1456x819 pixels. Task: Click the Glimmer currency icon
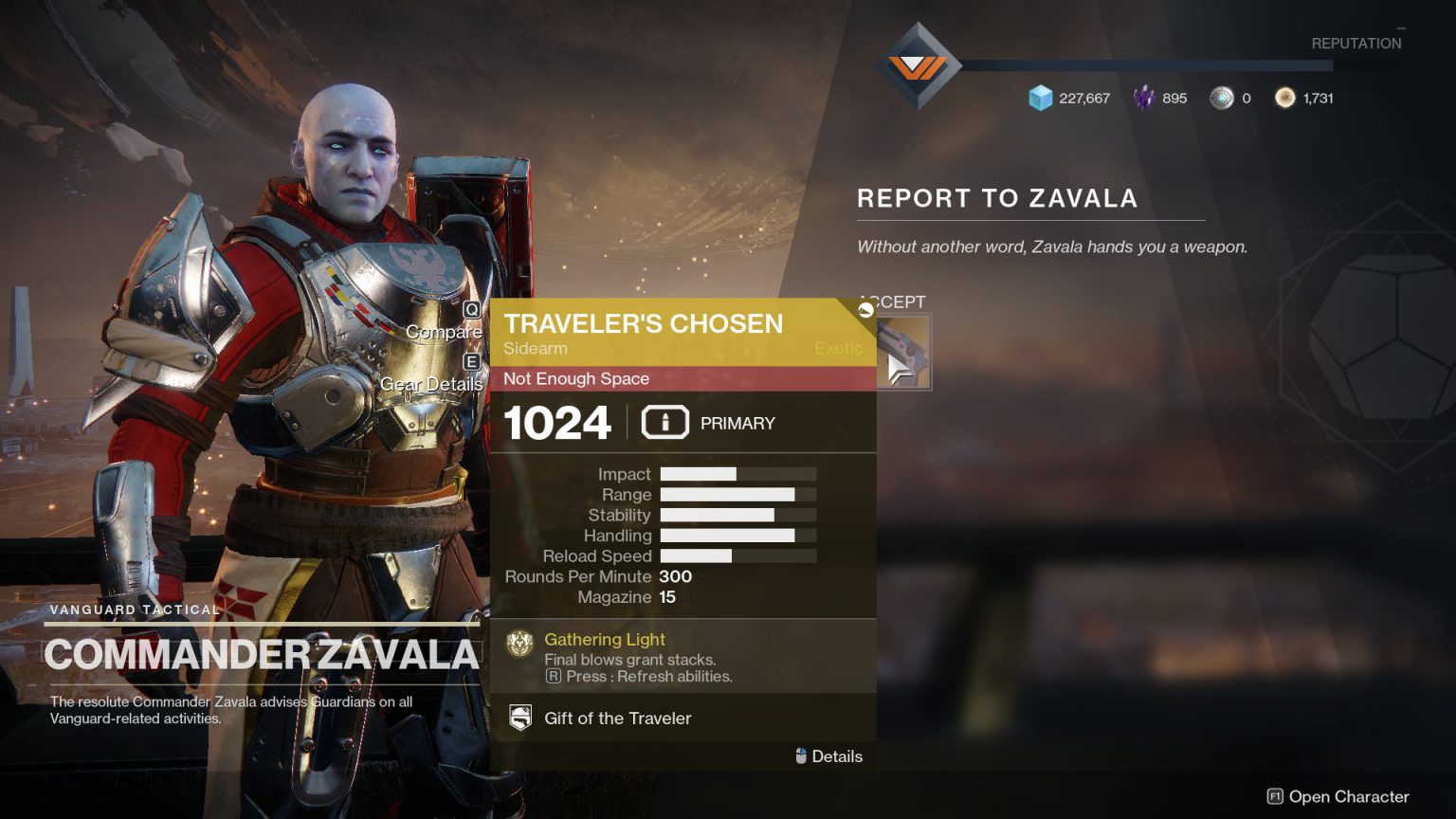pos(1041,98)
